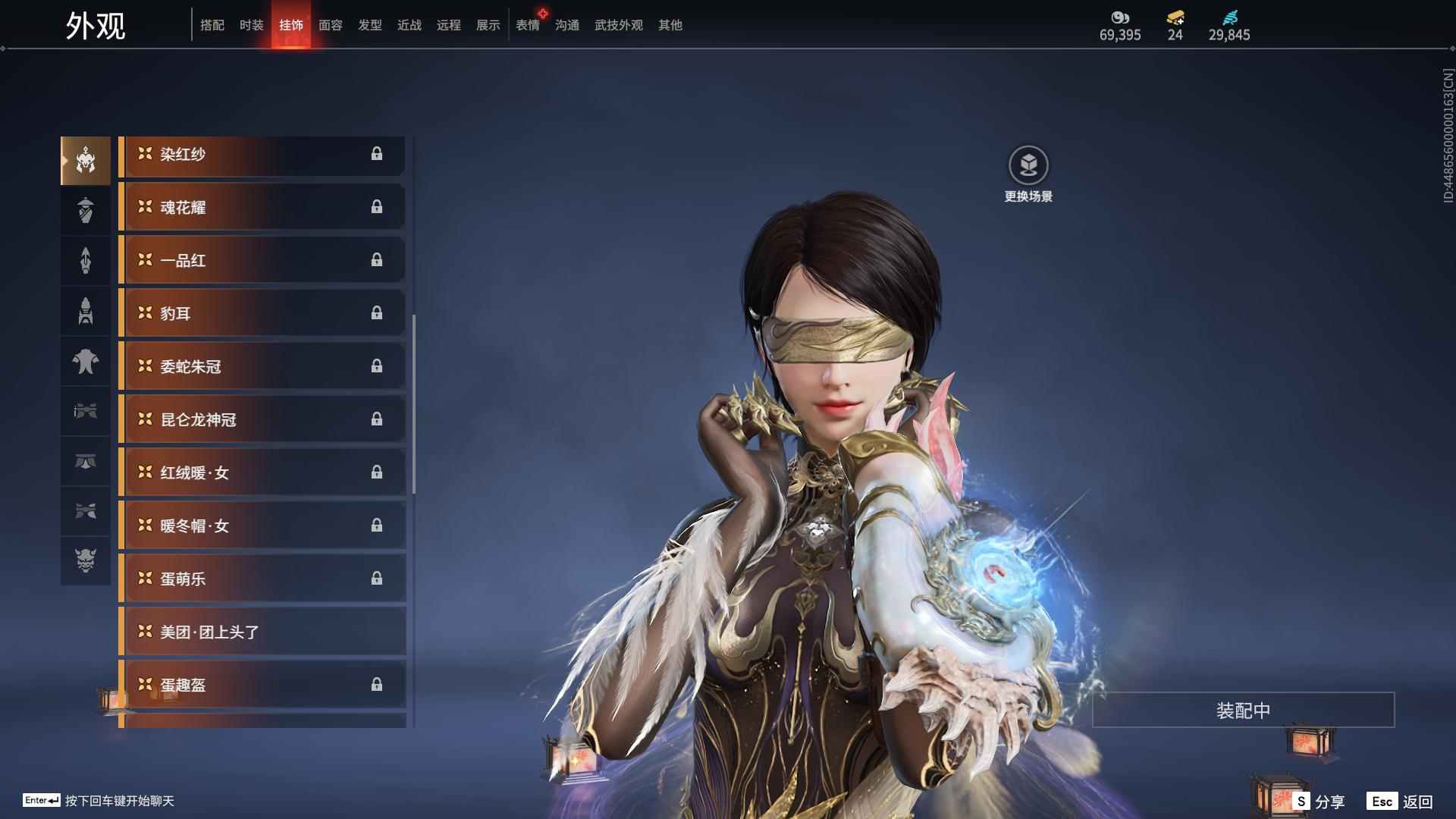The height and width of the screenshot is (819, 1456).
Task: Select the oni mask category icon
Action: click(x=86, y=561)
